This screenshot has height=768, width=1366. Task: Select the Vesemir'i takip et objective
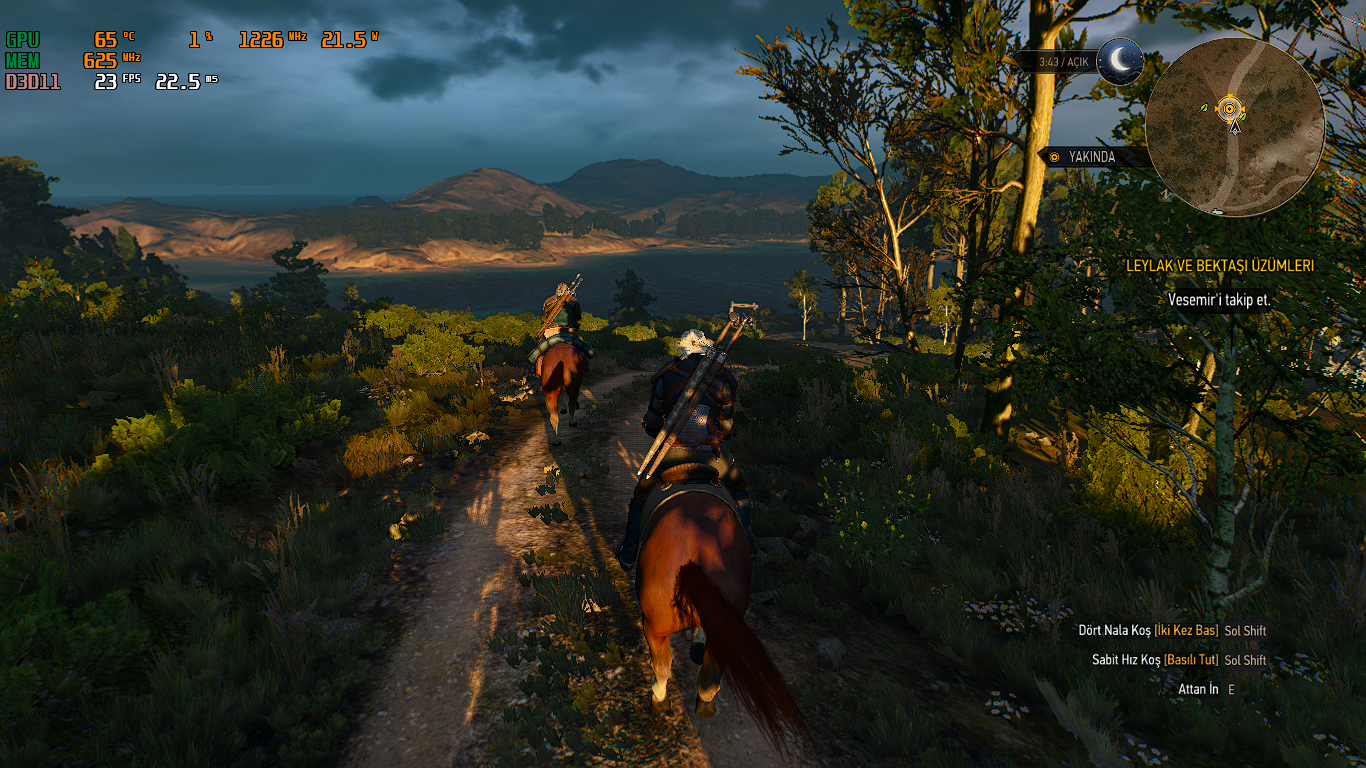click(x=1219, y=300)
